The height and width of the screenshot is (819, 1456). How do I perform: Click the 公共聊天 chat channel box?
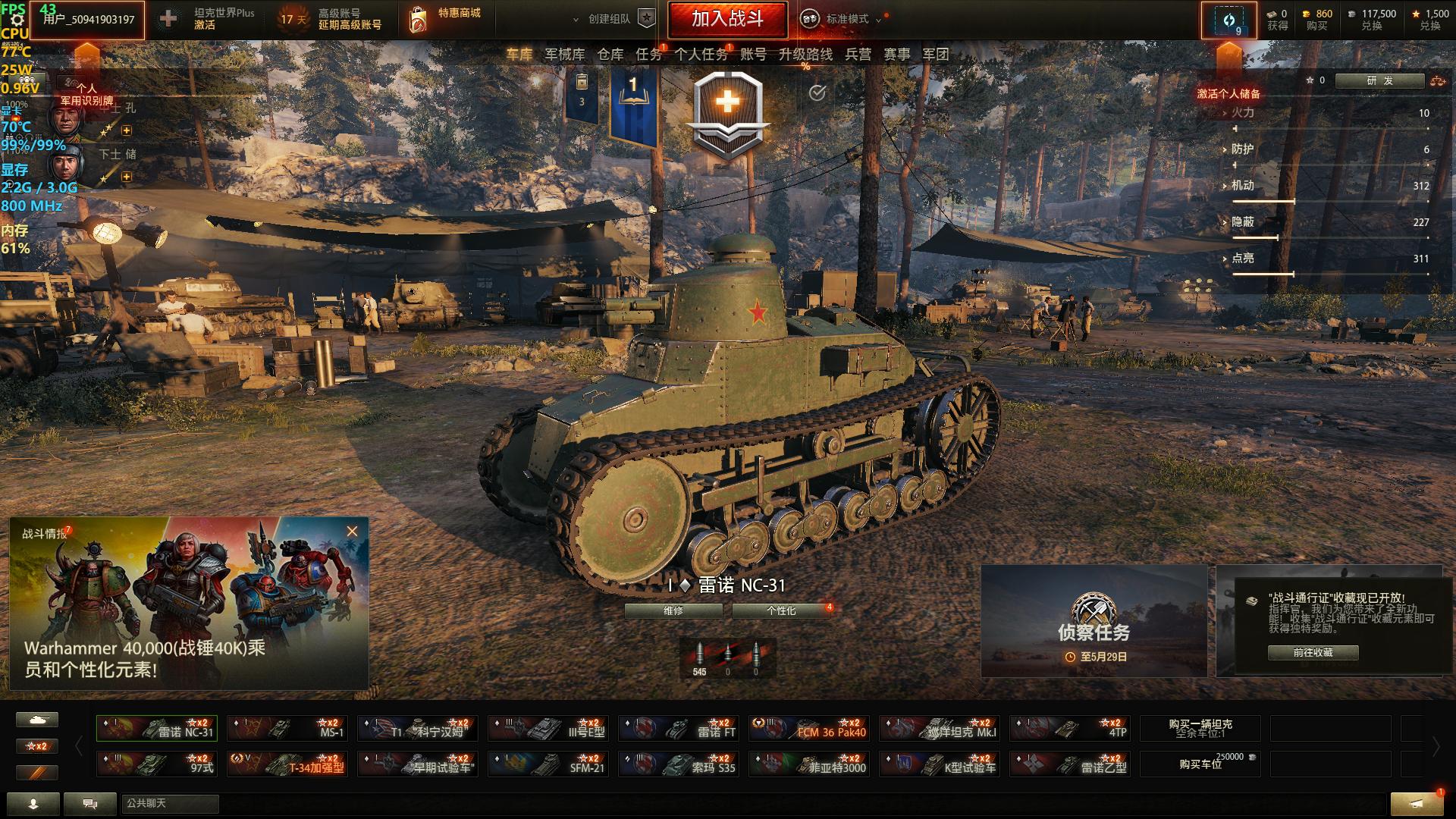(x=170, y=803)
